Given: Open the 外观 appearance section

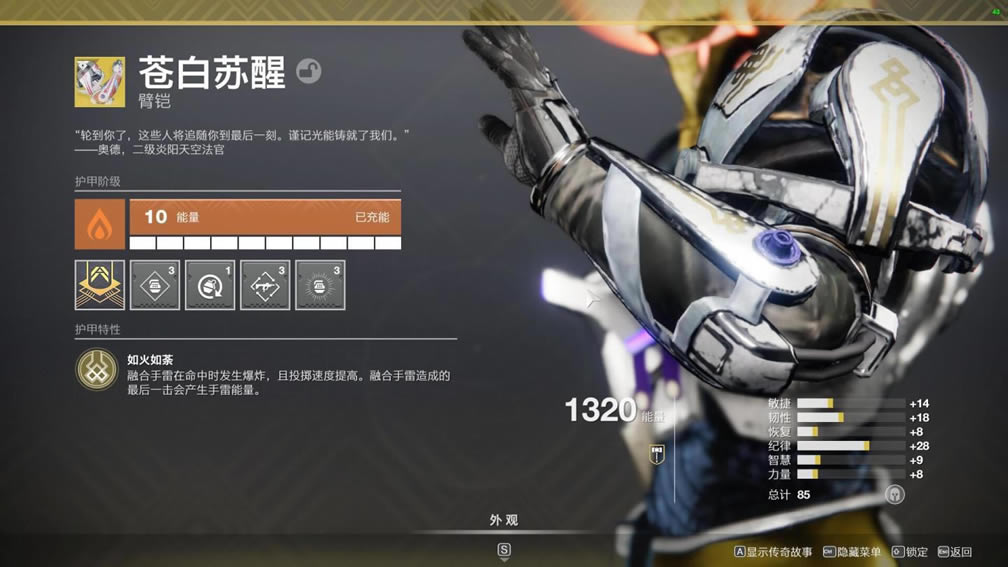Looking at the screenshot, I should click(503, 521).
